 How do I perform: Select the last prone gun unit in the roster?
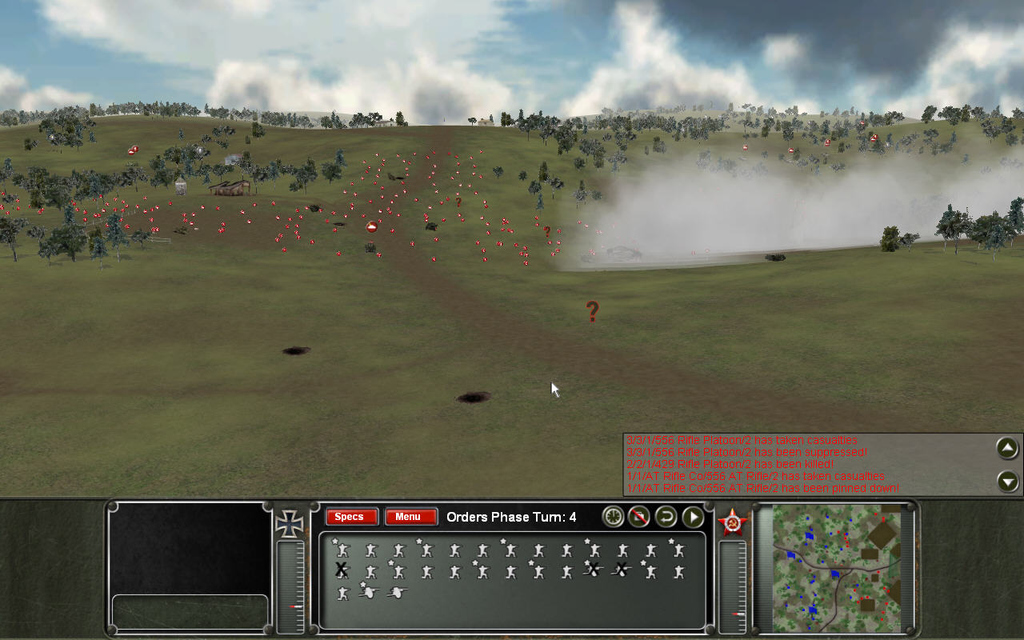coord(397,592)
